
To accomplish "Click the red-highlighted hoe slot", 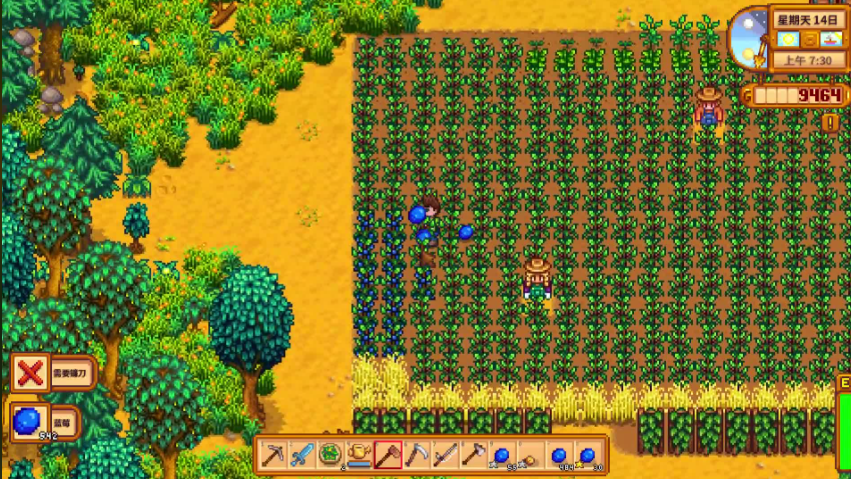I will click(x=388, y=455).
